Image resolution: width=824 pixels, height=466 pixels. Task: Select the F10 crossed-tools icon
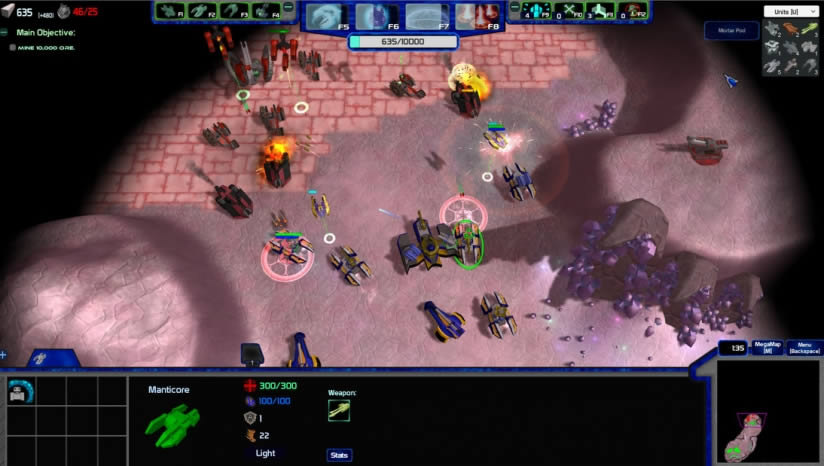572,11
